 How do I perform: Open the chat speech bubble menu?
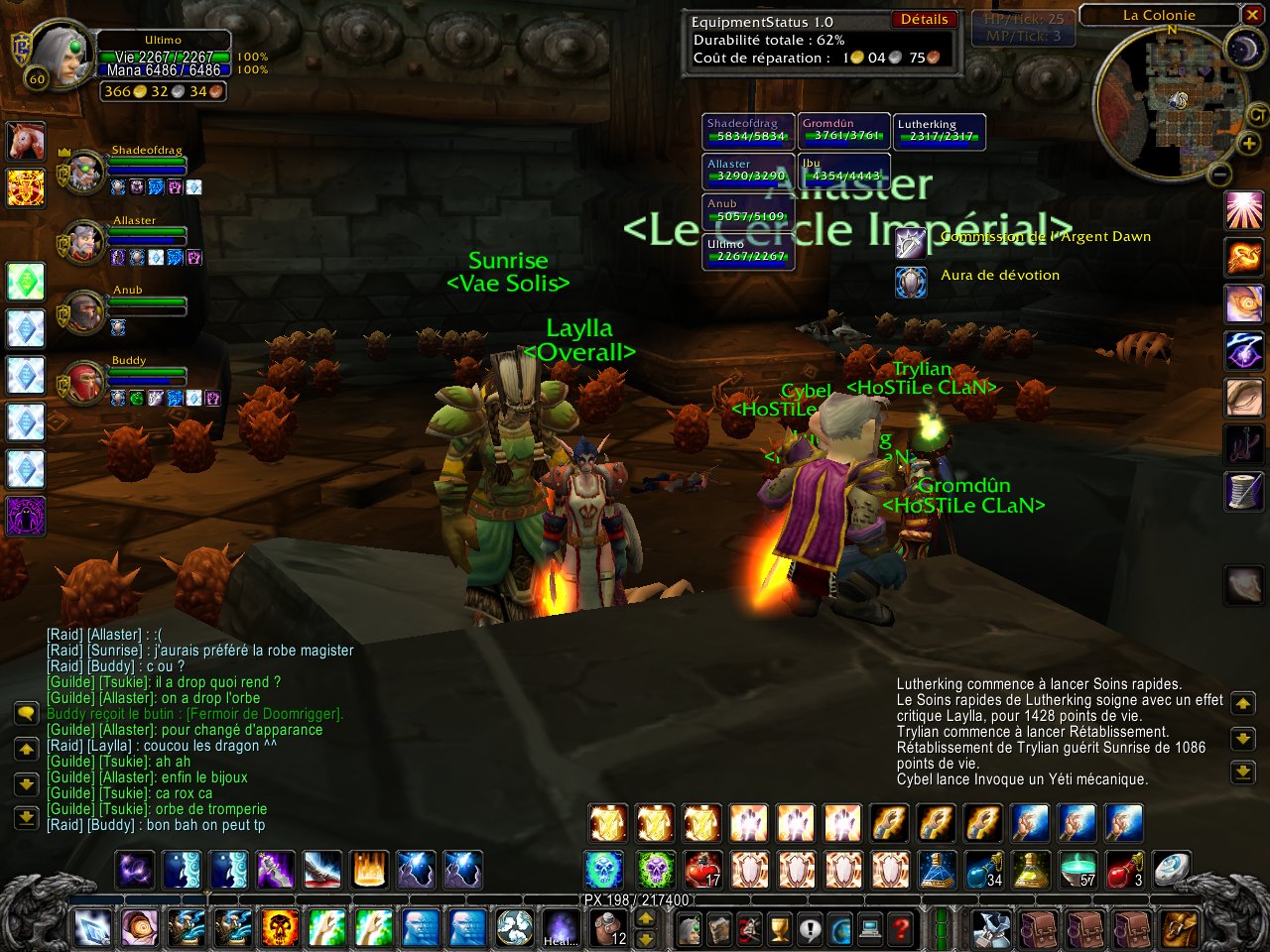[26, 713]
